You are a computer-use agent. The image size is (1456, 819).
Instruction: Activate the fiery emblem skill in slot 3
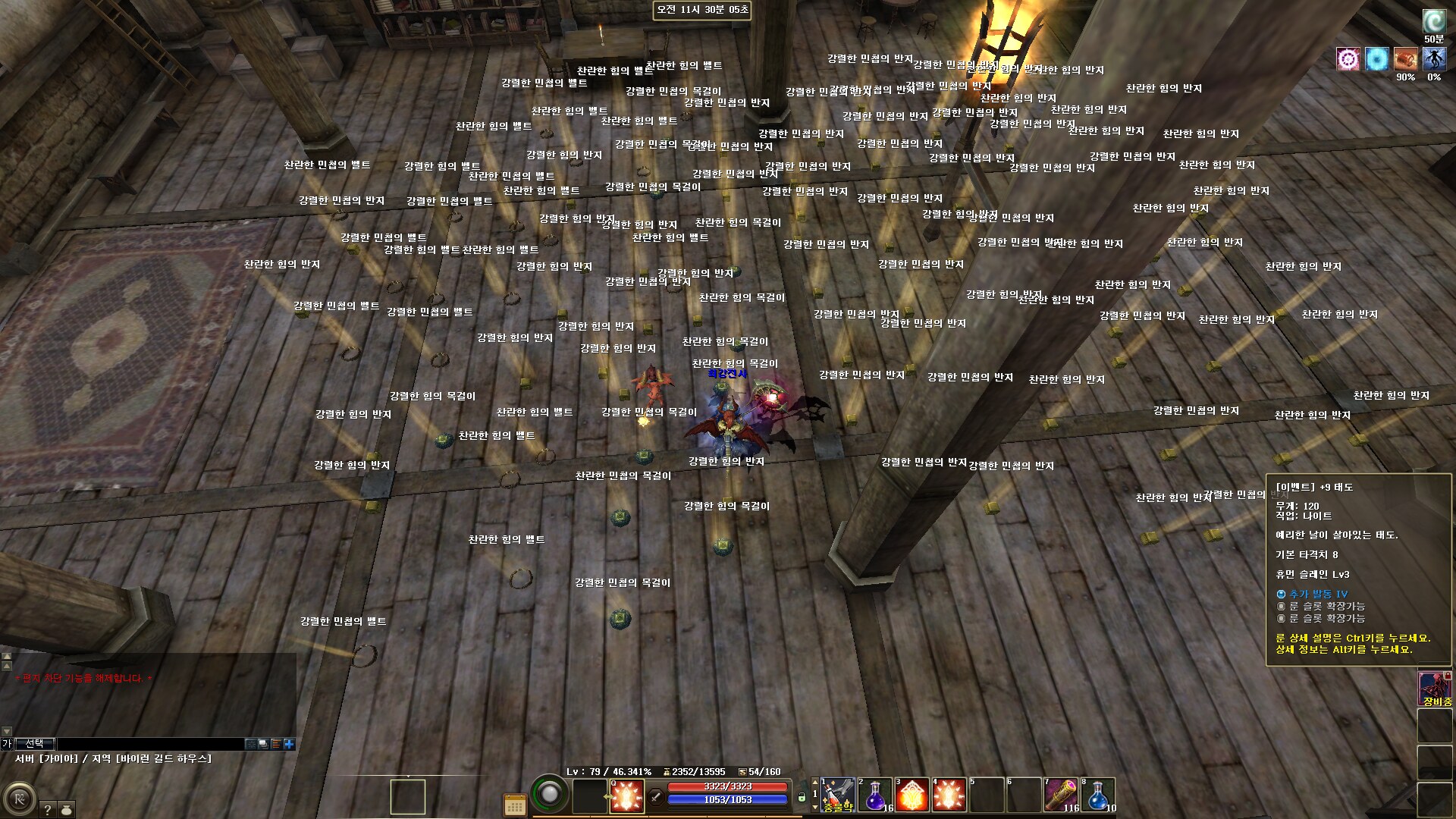pyautogui.click(x=912, y=795)
